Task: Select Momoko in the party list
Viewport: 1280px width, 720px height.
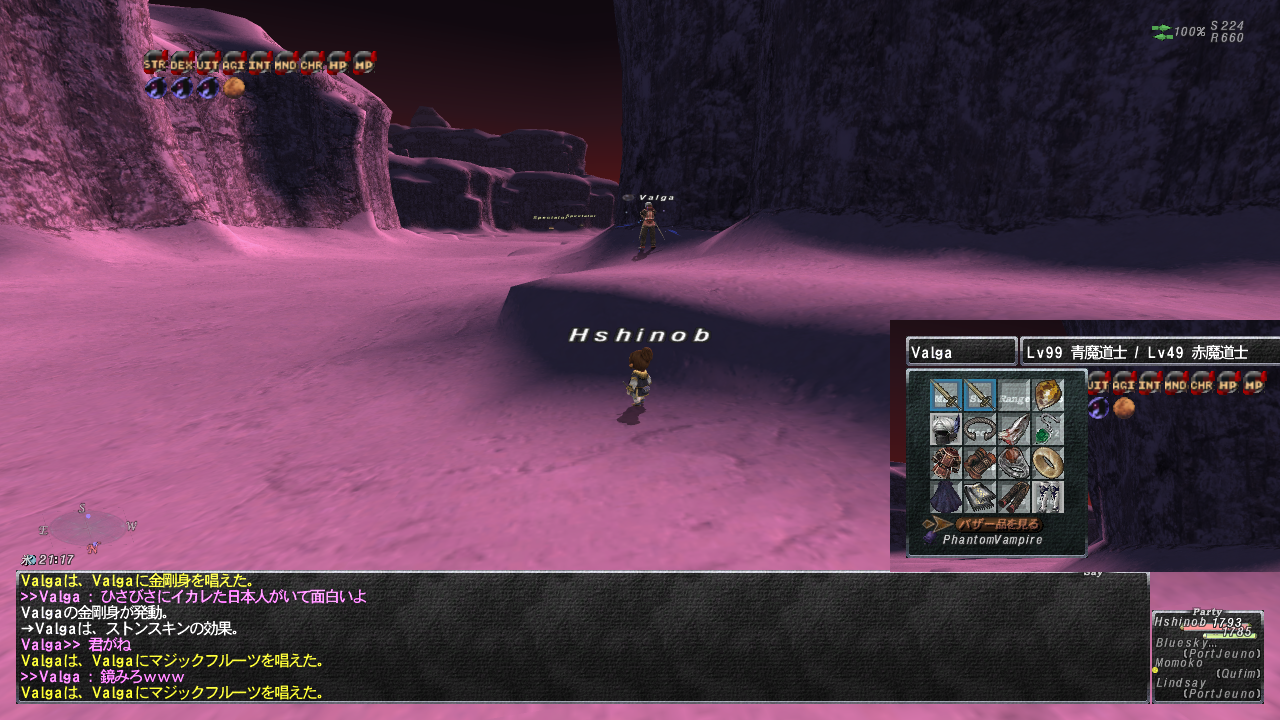Action: click(x=1180, y=663)
